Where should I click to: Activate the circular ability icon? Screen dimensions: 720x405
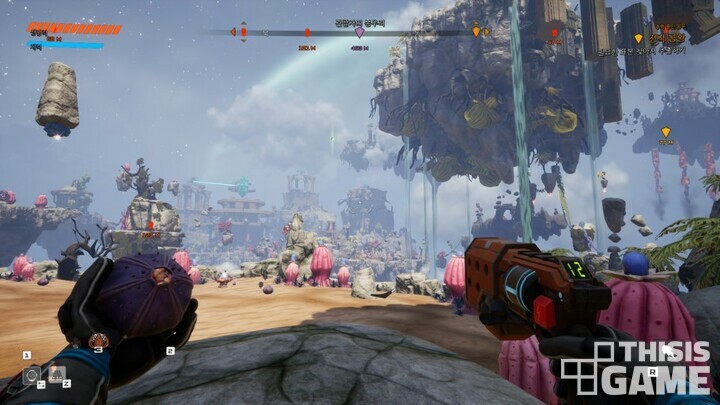click(31, 375)
